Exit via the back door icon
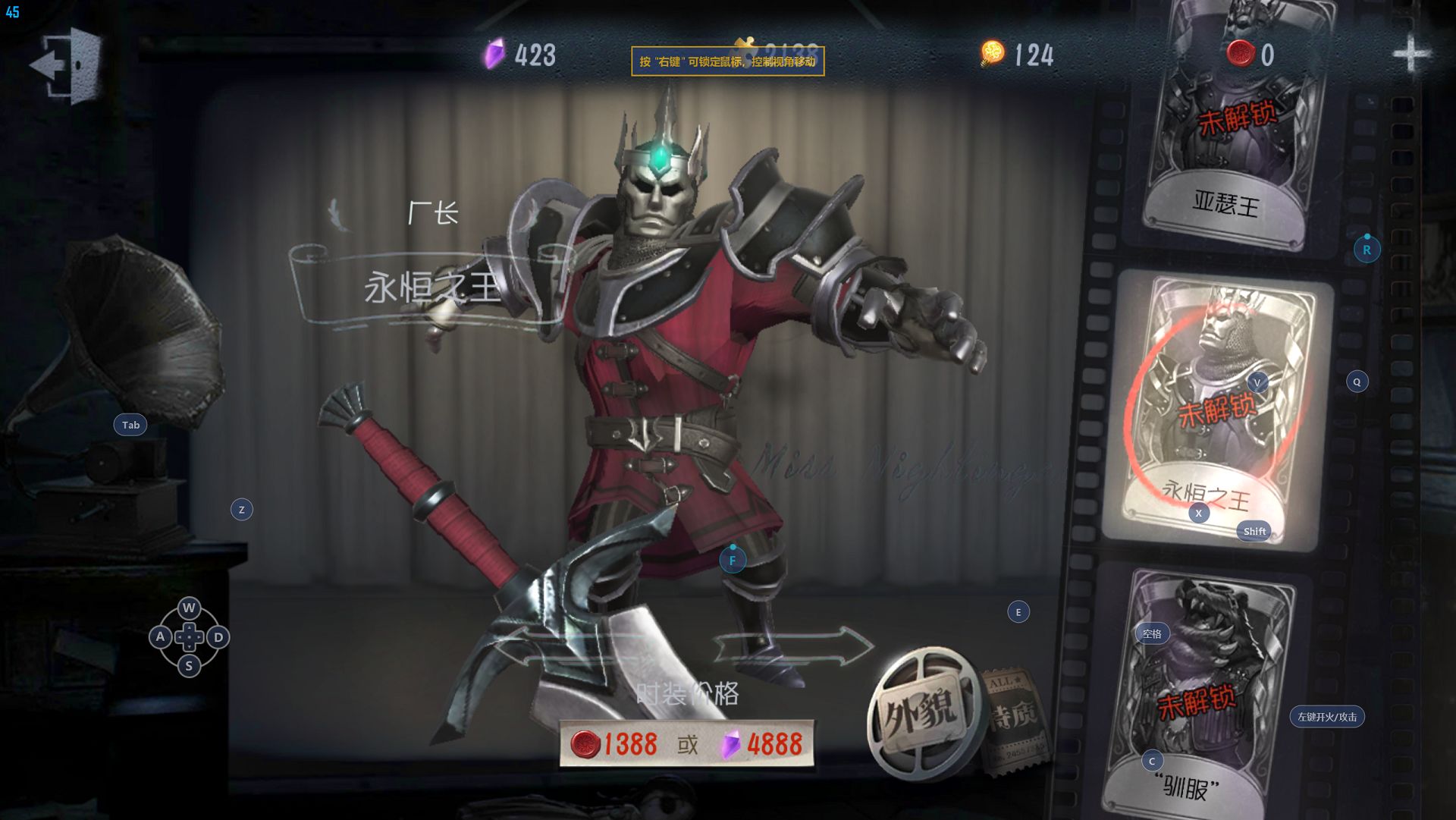 pos(67,64)
